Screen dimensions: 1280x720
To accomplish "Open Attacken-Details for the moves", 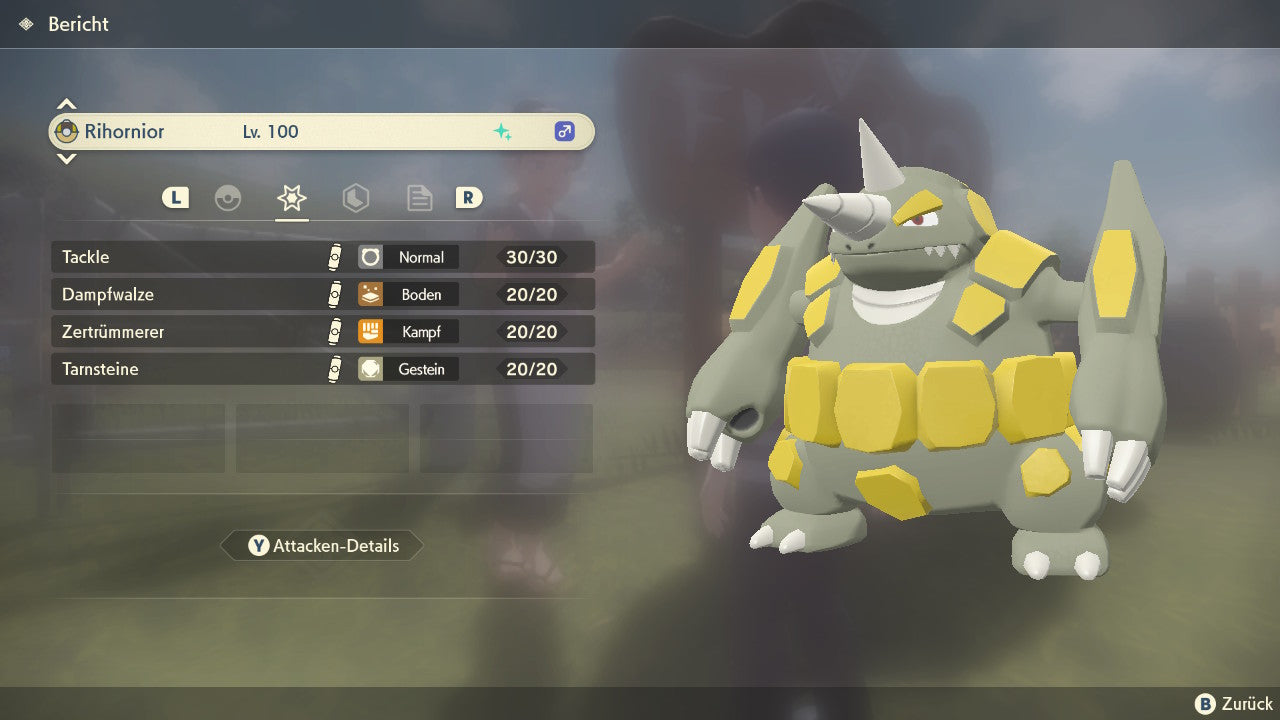I will coord(322,546).
